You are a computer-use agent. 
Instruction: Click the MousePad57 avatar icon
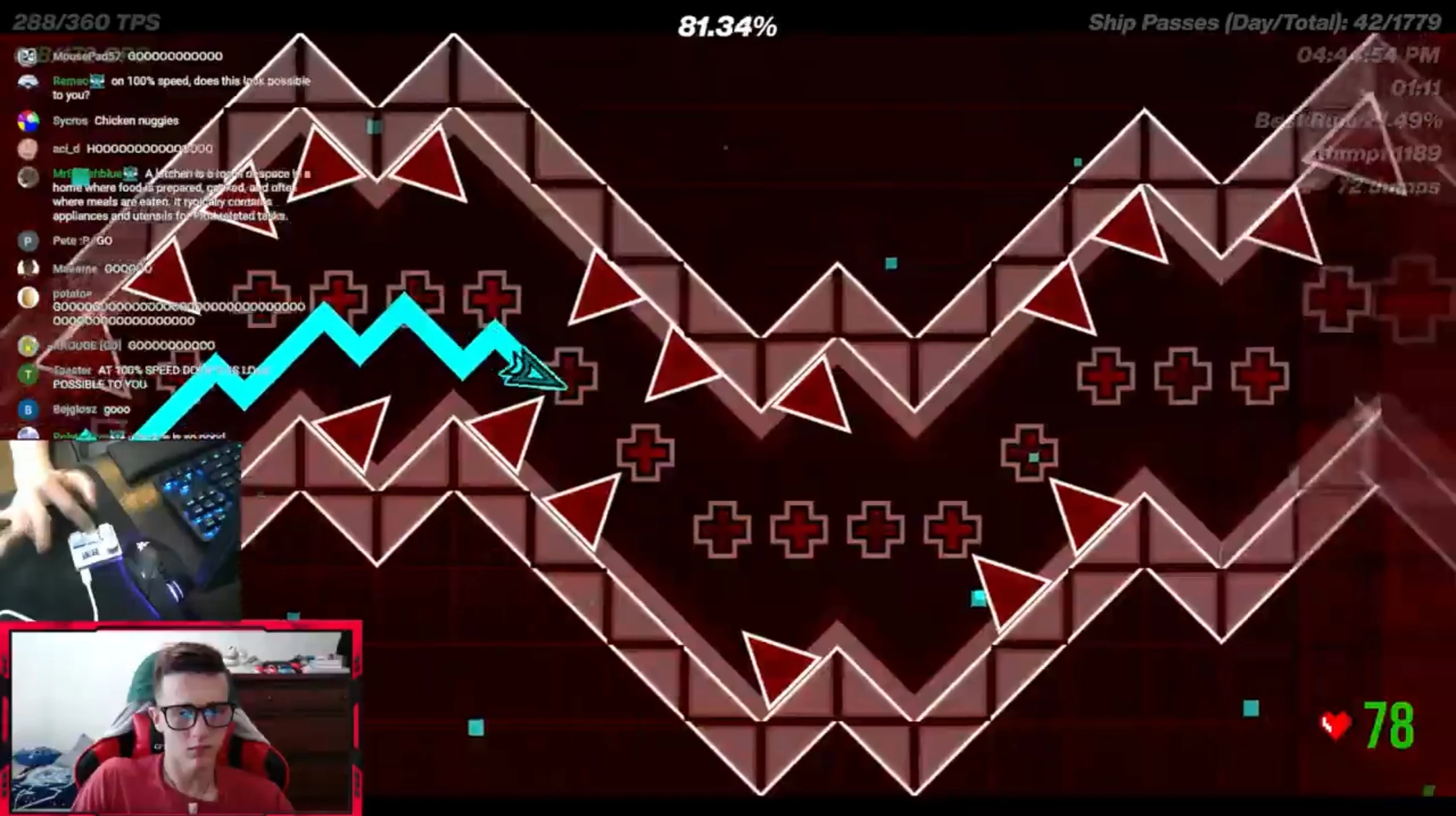28,56
